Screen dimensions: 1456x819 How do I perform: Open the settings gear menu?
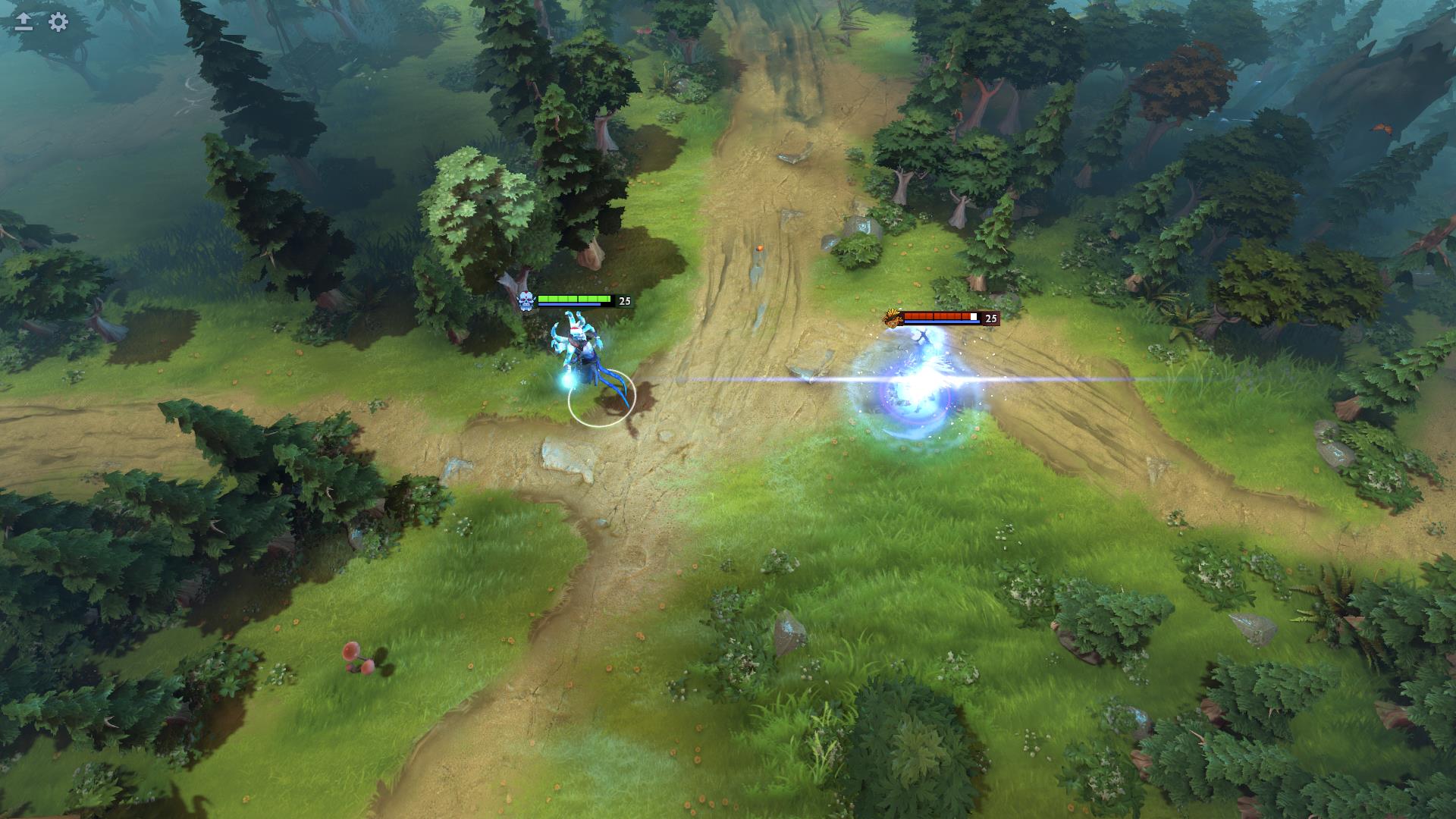point(58,22)
